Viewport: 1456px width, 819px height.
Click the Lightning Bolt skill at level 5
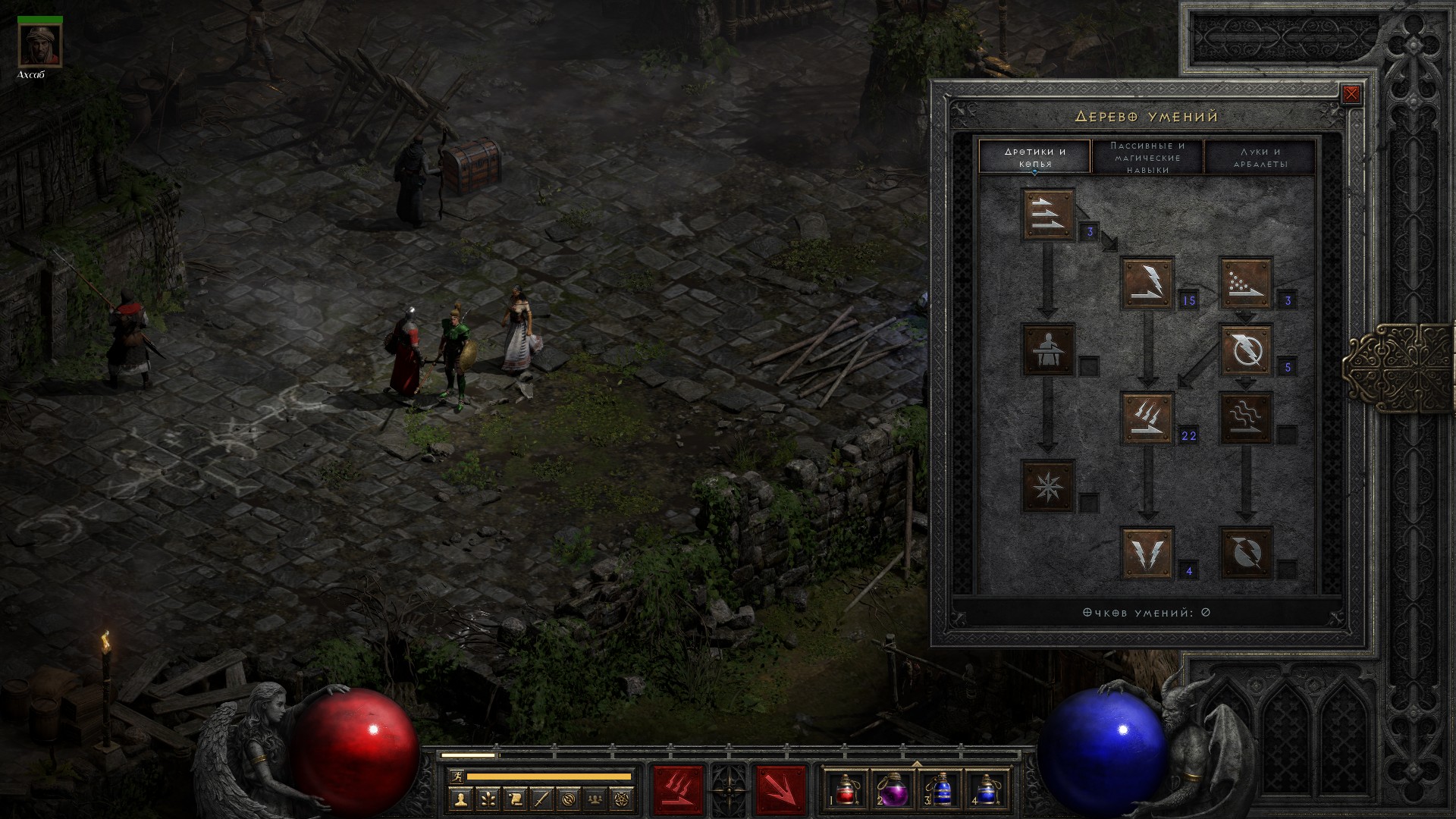[x=1245, y=350]
